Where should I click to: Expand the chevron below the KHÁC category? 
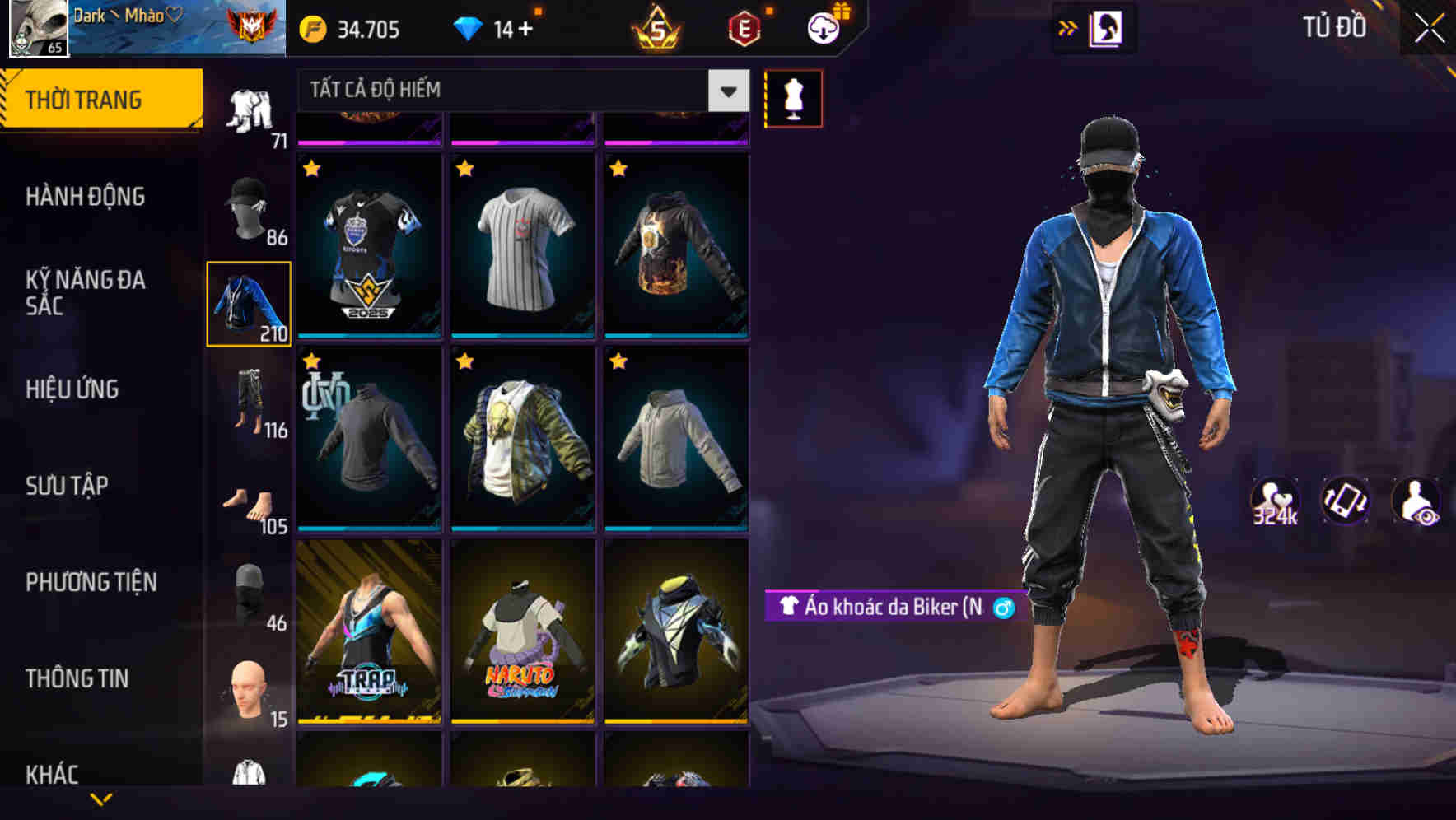[101, 799]
